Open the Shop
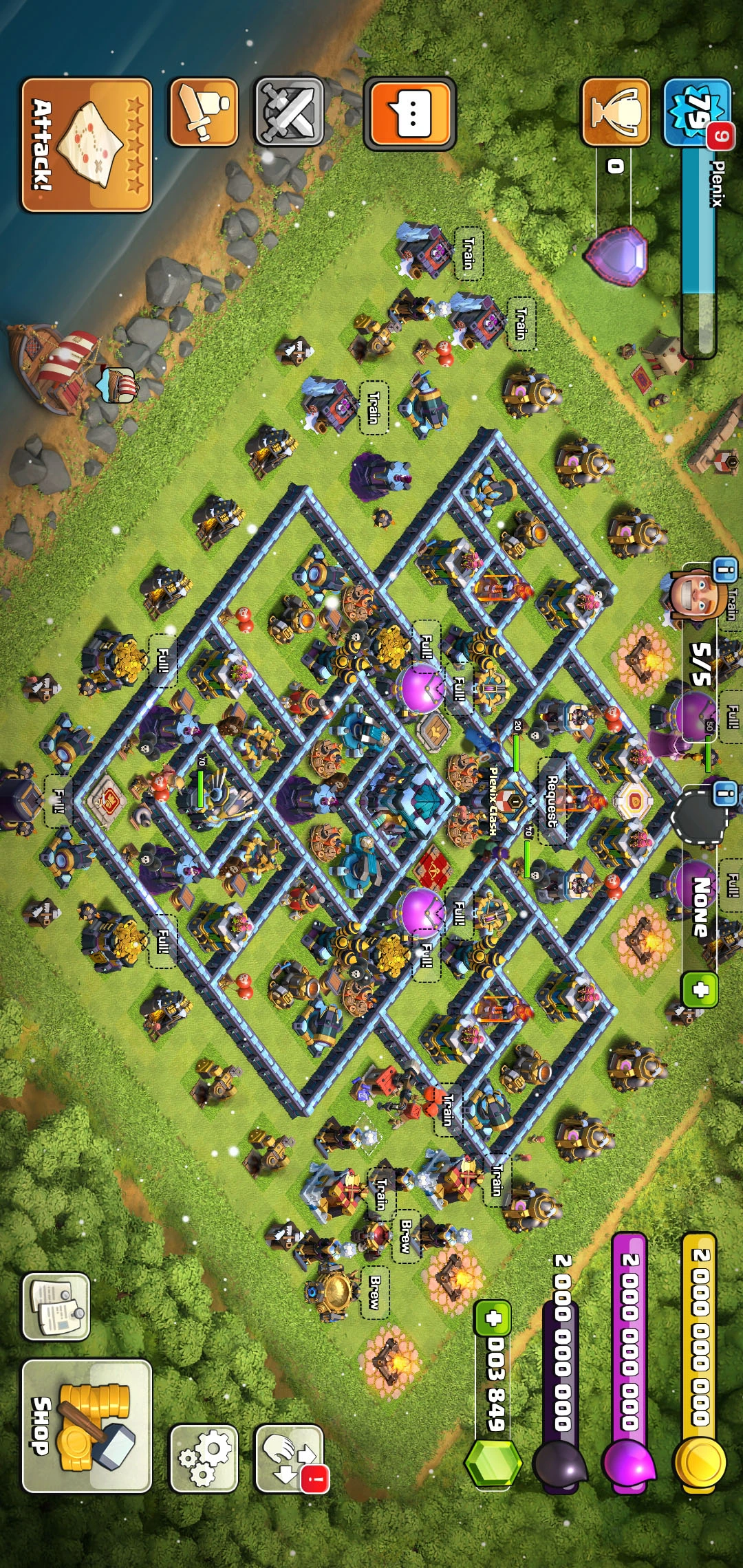This screenshot has width=743, height=1568. pos(87,1426)
